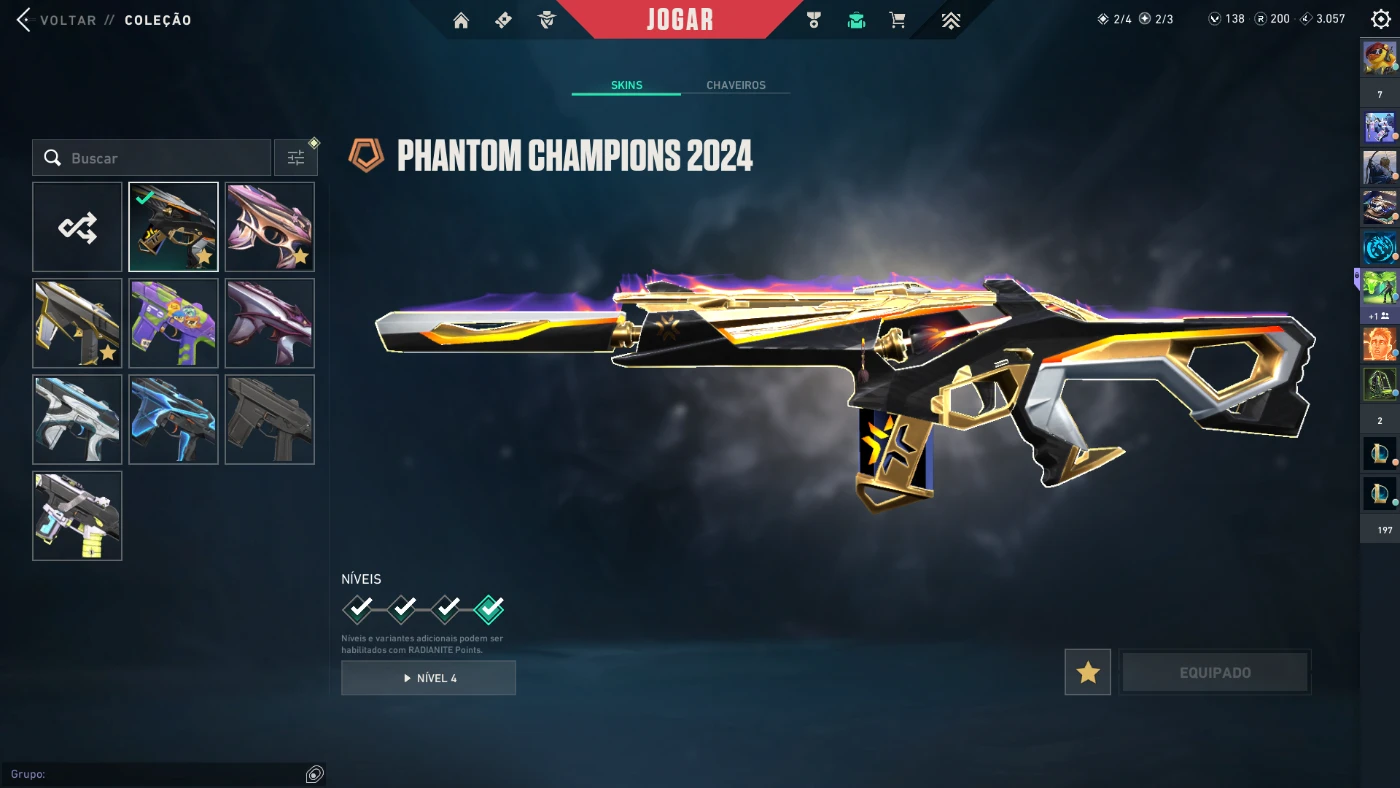Select the Skins tab
Viewport: 1400px width, 788px height.
click(x=627, y=85)
